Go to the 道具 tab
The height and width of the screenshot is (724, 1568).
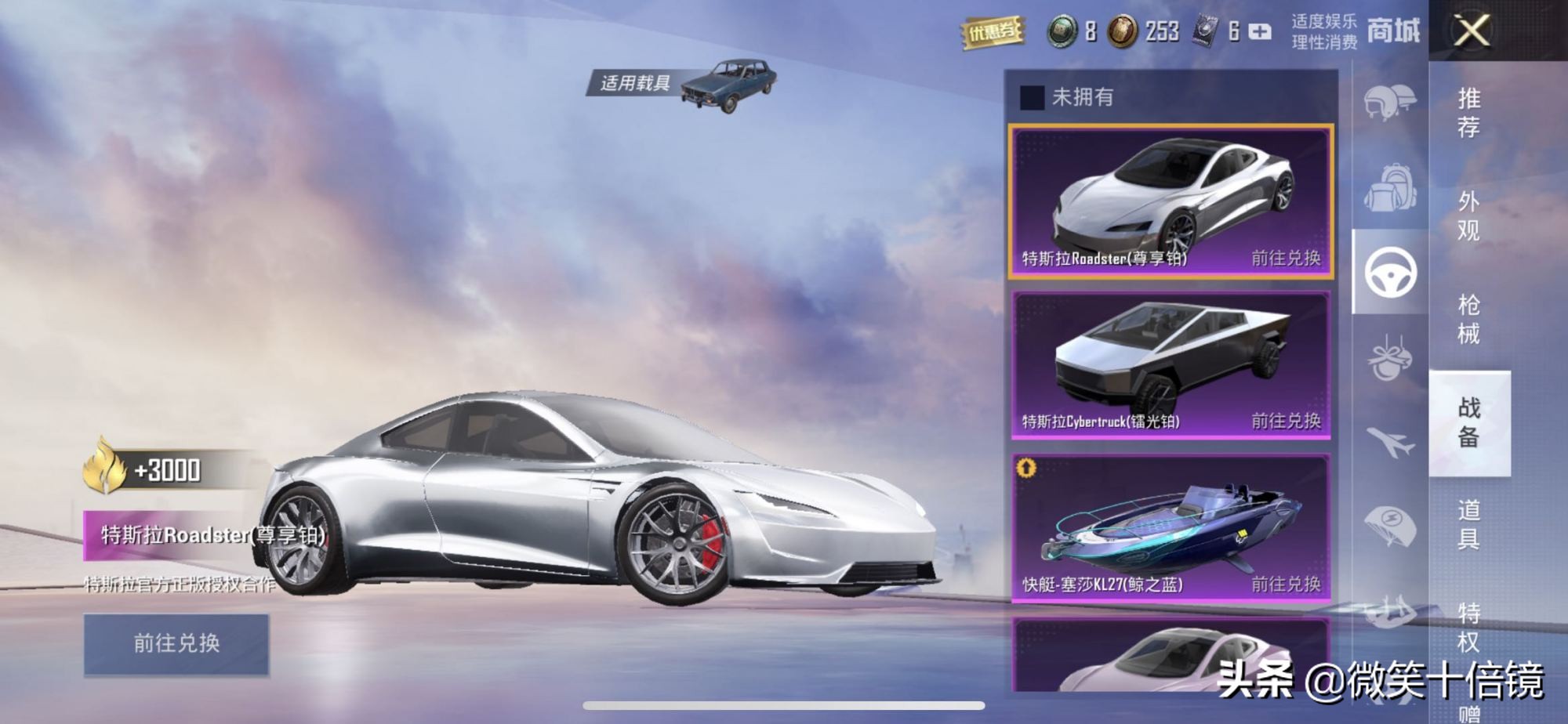[1468, 525]
